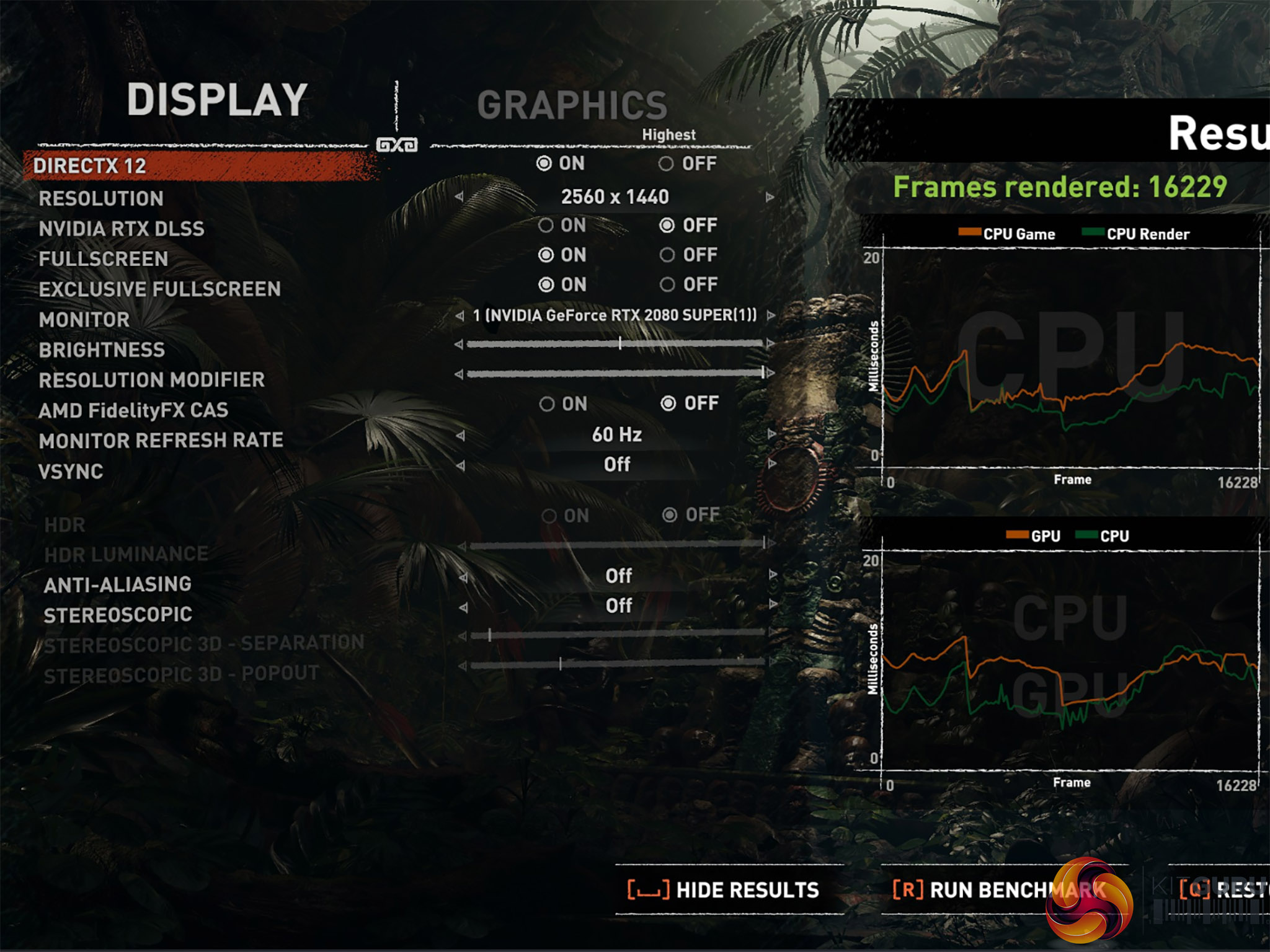
Task: Set Fullscreen to off
Action: click(x=667, y=255)
